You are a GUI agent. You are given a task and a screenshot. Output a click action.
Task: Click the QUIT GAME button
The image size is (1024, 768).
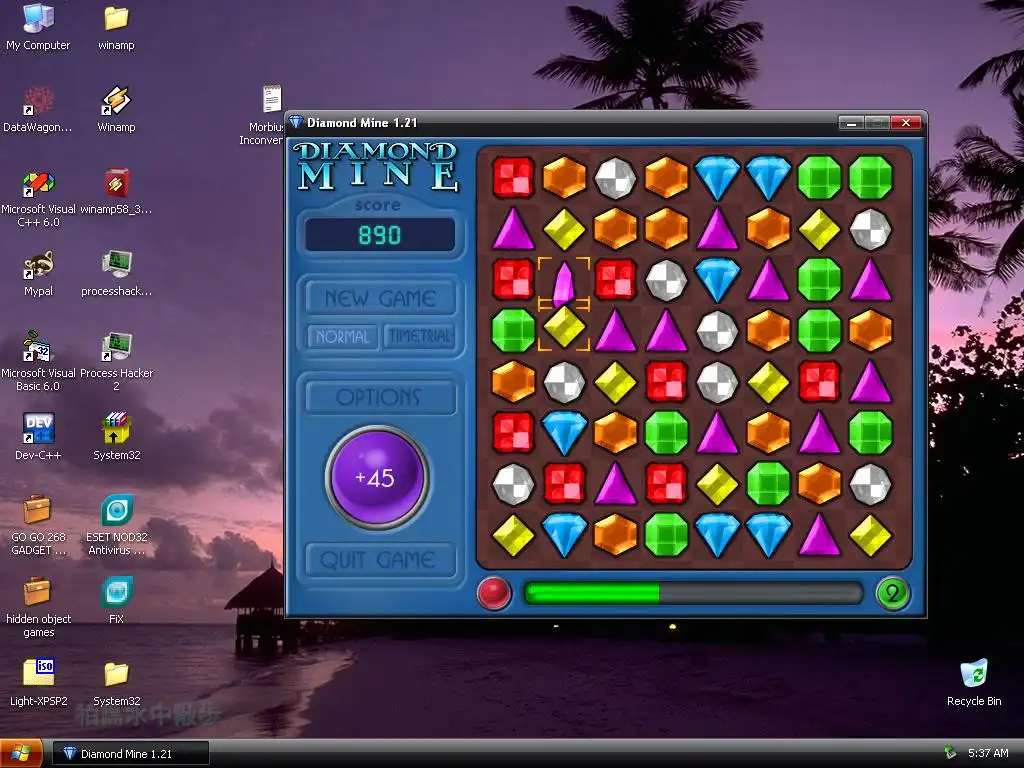pos(378,560)
